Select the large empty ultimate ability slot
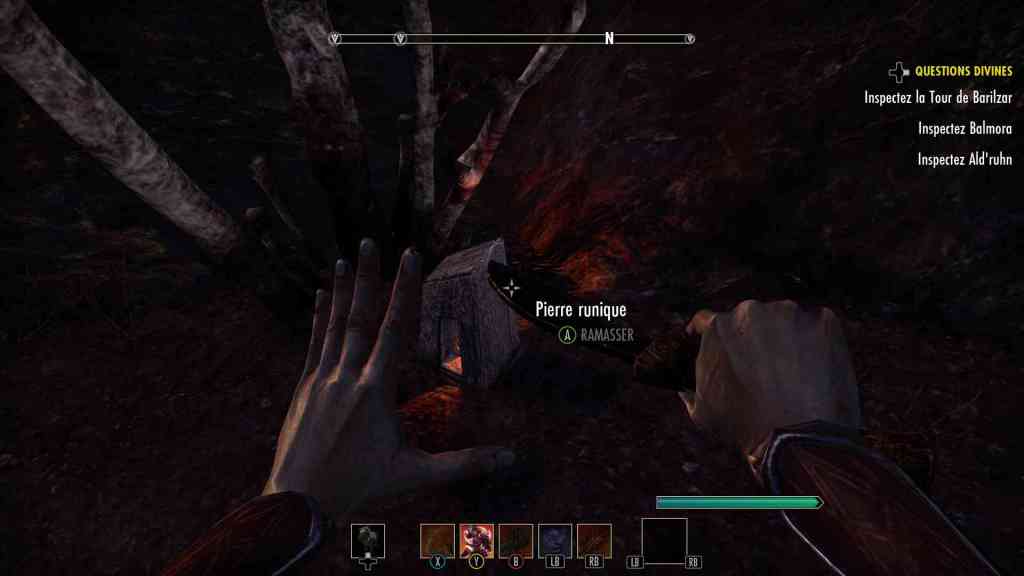 pos(664,541)
